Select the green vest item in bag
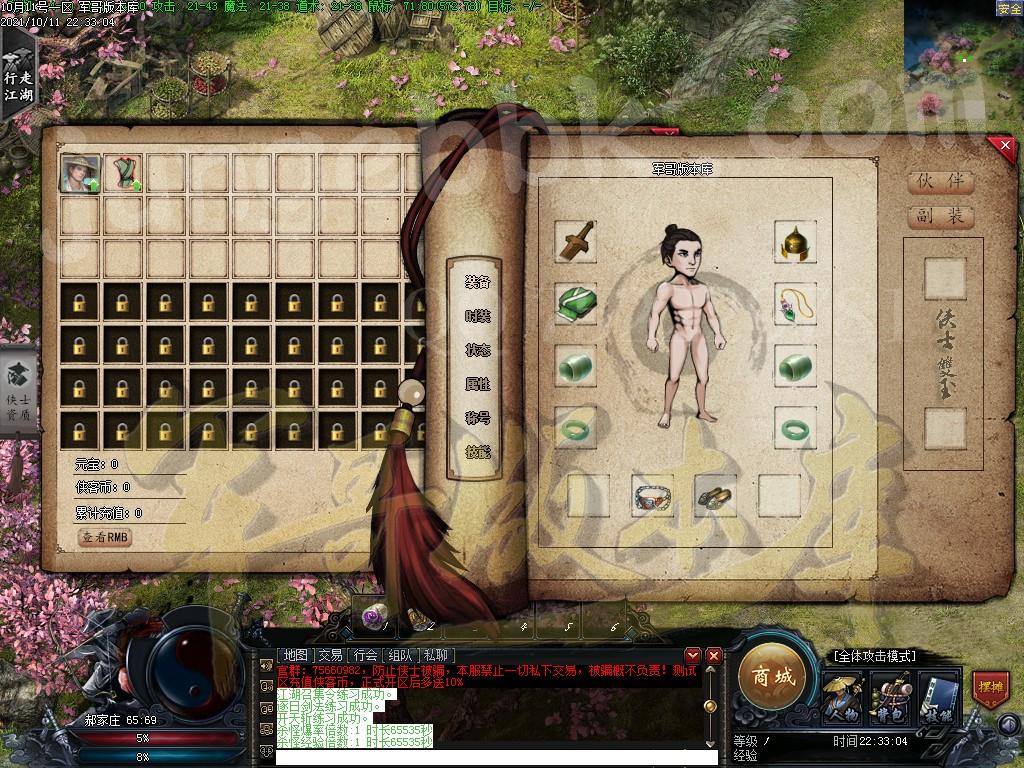This screenshot has width=1024, height=768. point(124,173)
